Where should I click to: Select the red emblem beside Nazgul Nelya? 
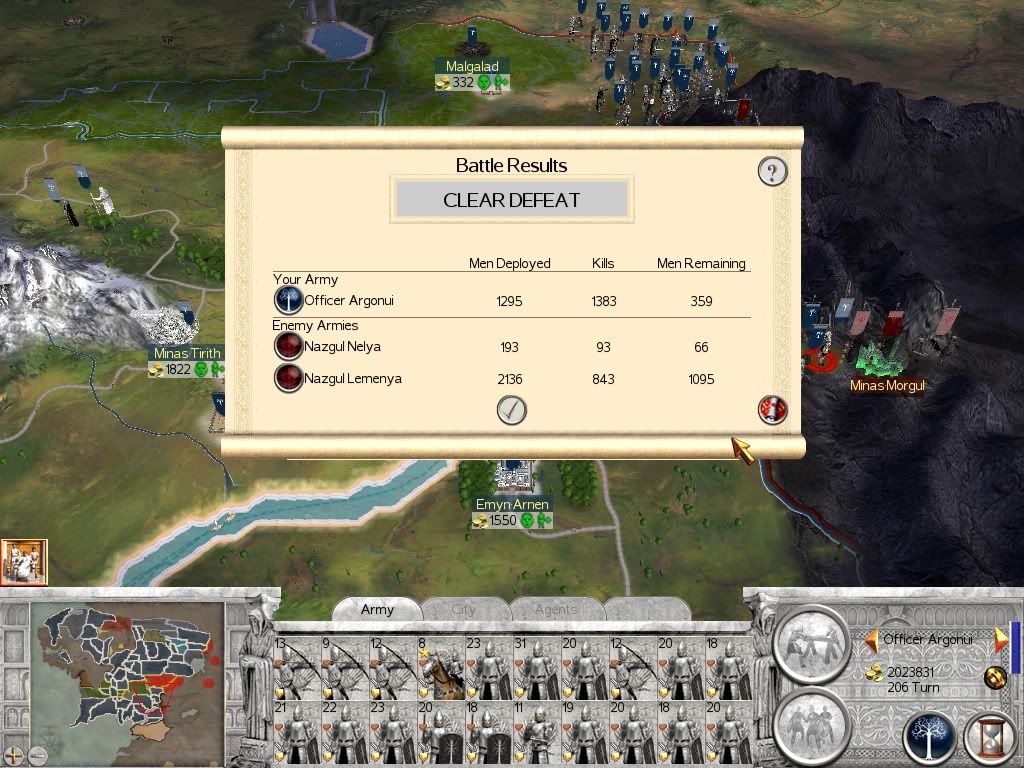click(x=288, y=347)
